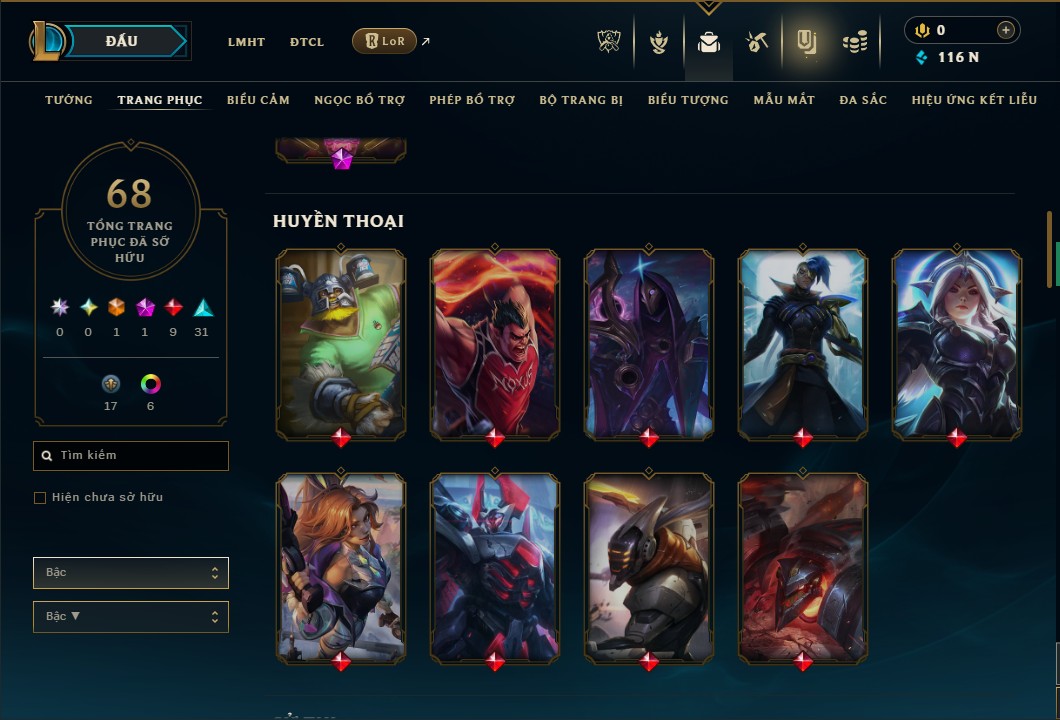Click the ĐẤU play button
This screenshot has width=1060, height=720.
[122, 41]
